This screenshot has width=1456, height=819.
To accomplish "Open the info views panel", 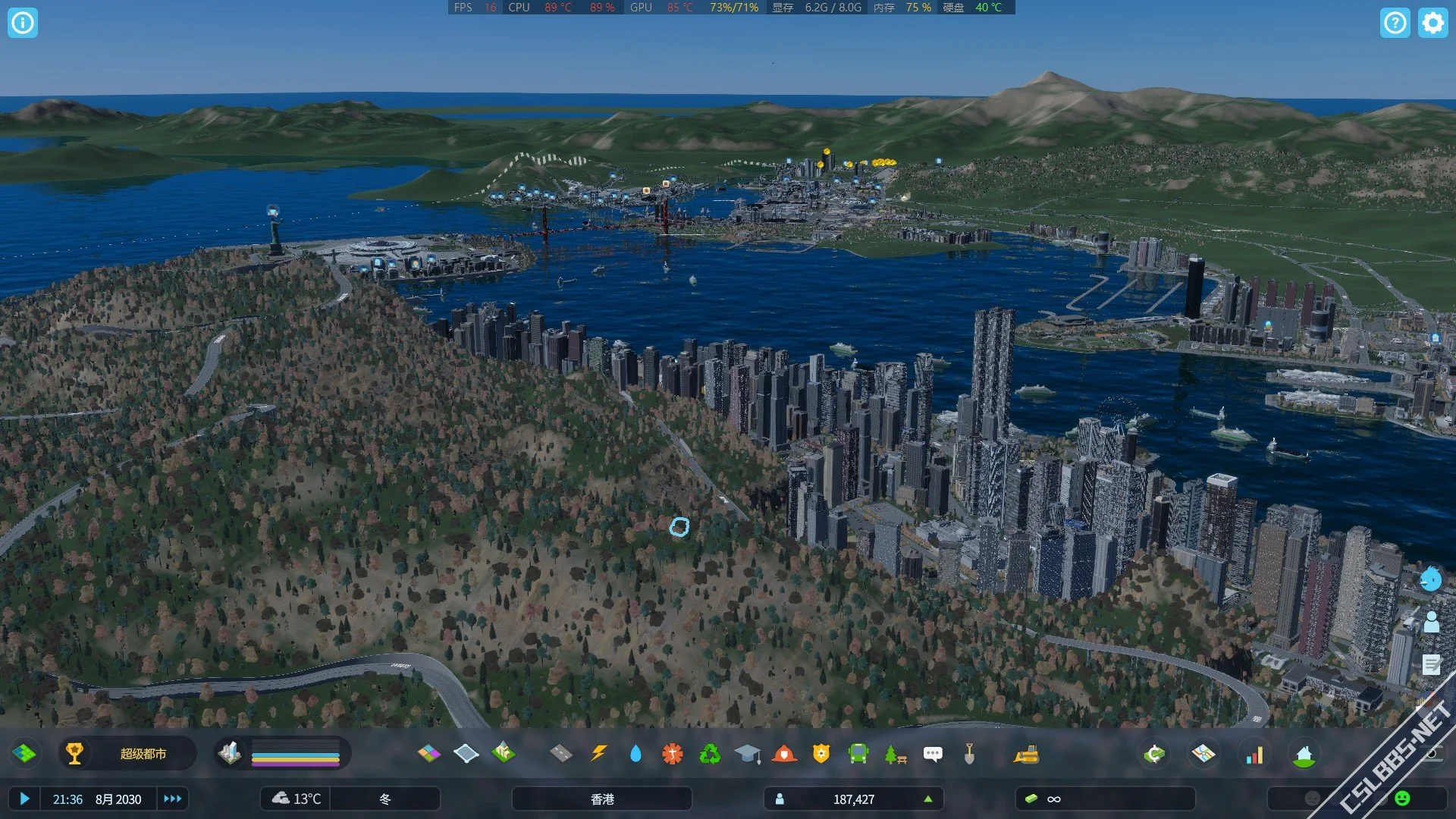I will 23,23.
